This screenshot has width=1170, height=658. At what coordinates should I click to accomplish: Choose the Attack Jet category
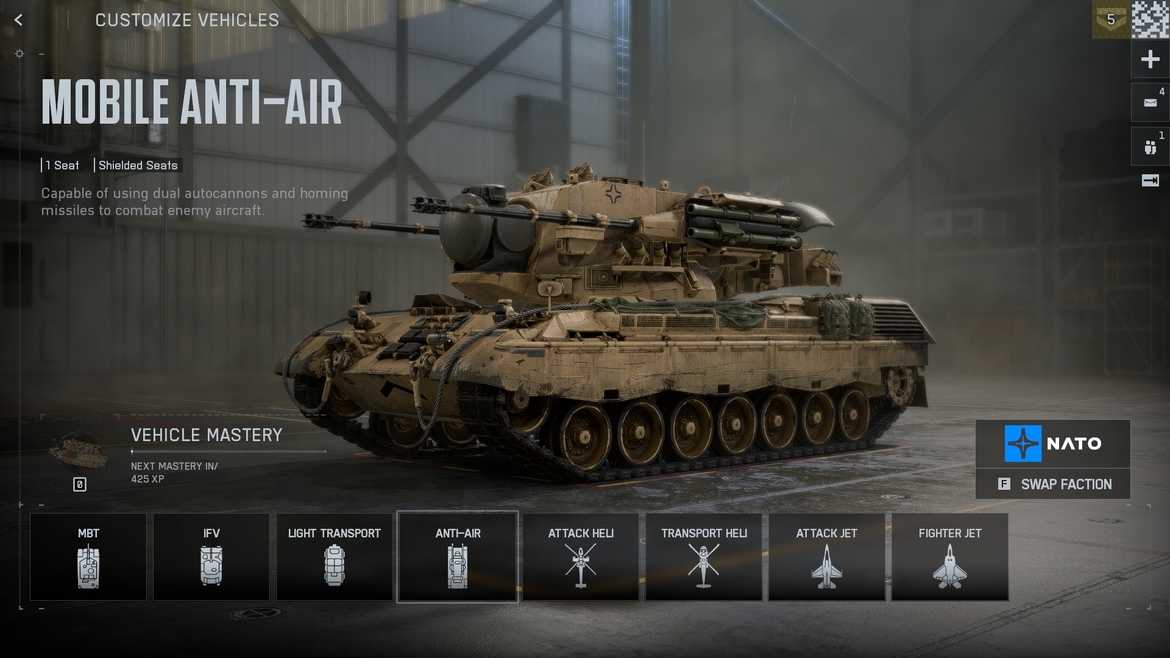(x=827, y=557)
